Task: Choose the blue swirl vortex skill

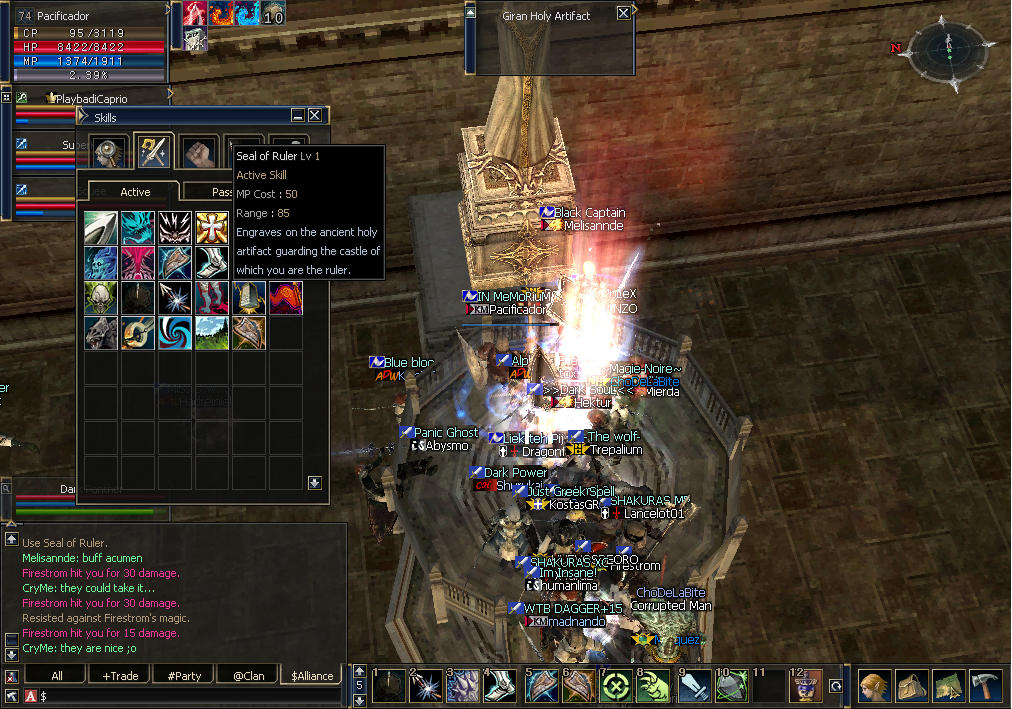Action: coord(174,333)
